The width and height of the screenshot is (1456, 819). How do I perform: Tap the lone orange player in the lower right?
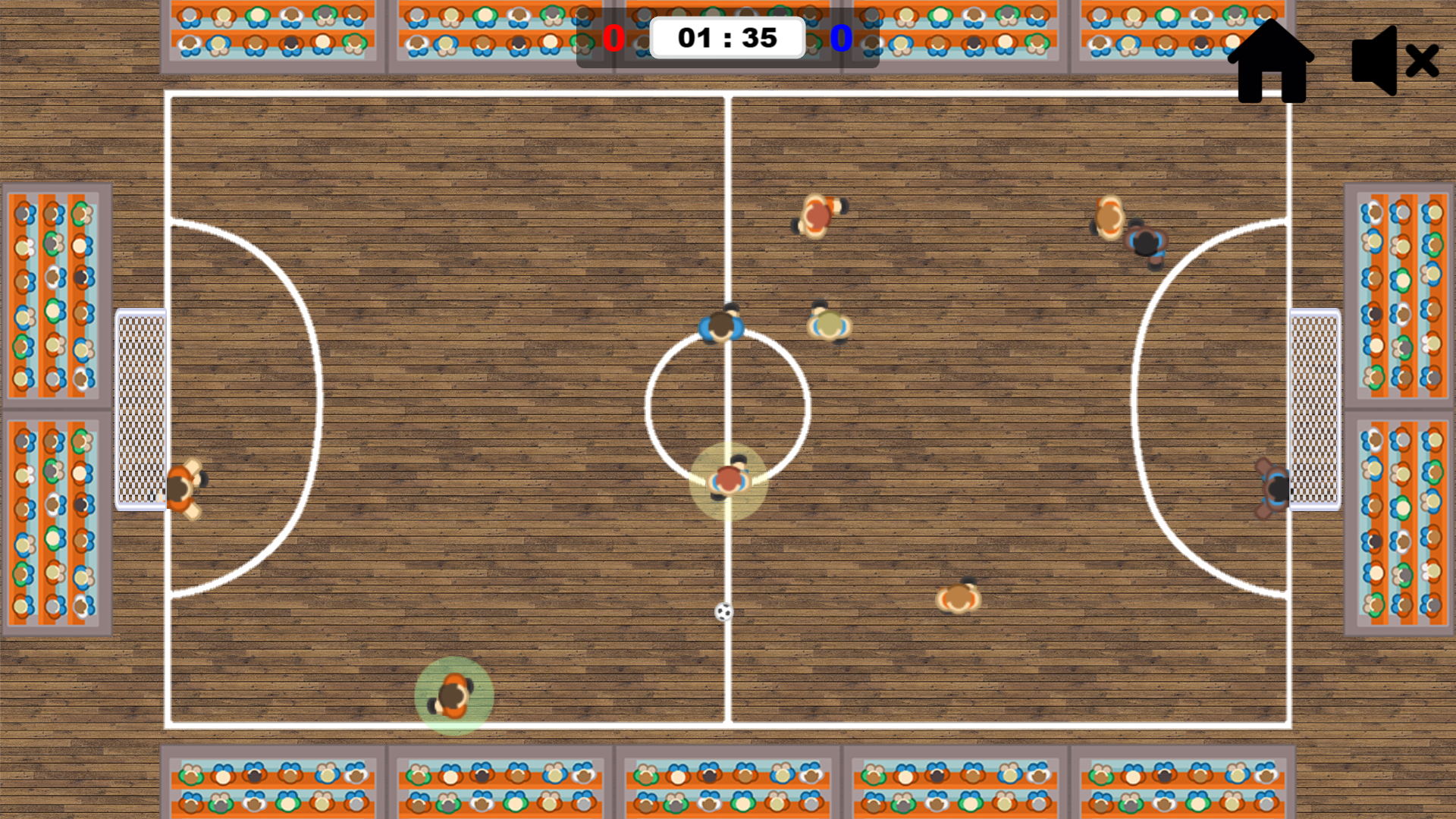(957, 599)
